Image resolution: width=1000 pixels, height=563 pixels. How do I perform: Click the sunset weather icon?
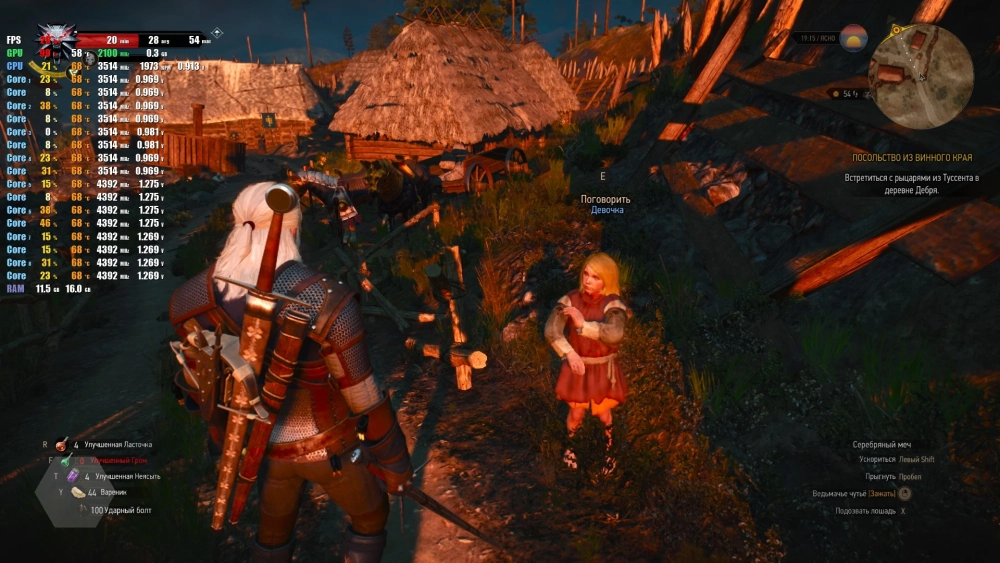click(854, 38)
